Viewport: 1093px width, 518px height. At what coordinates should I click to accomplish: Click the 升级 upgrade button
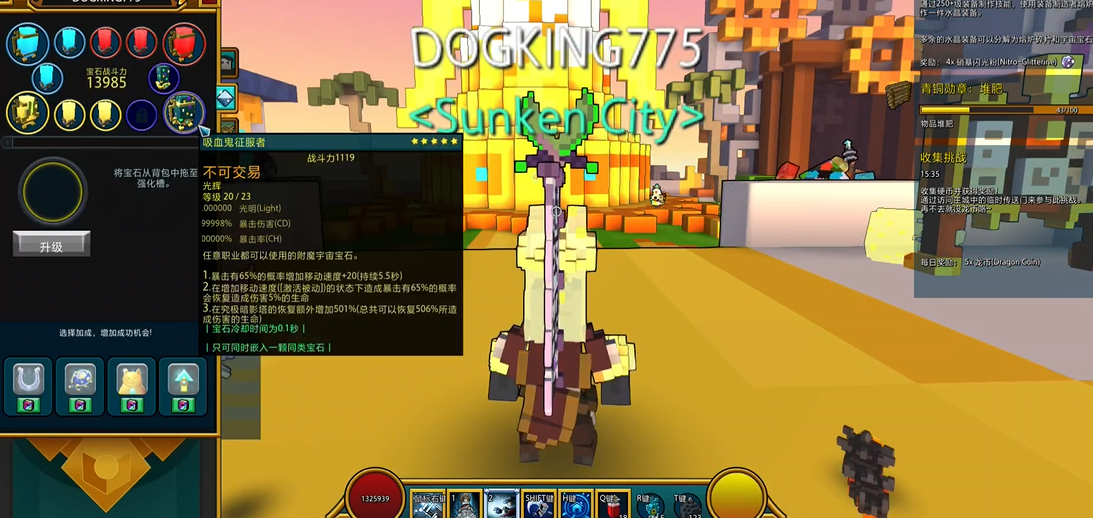coord(51,245)
